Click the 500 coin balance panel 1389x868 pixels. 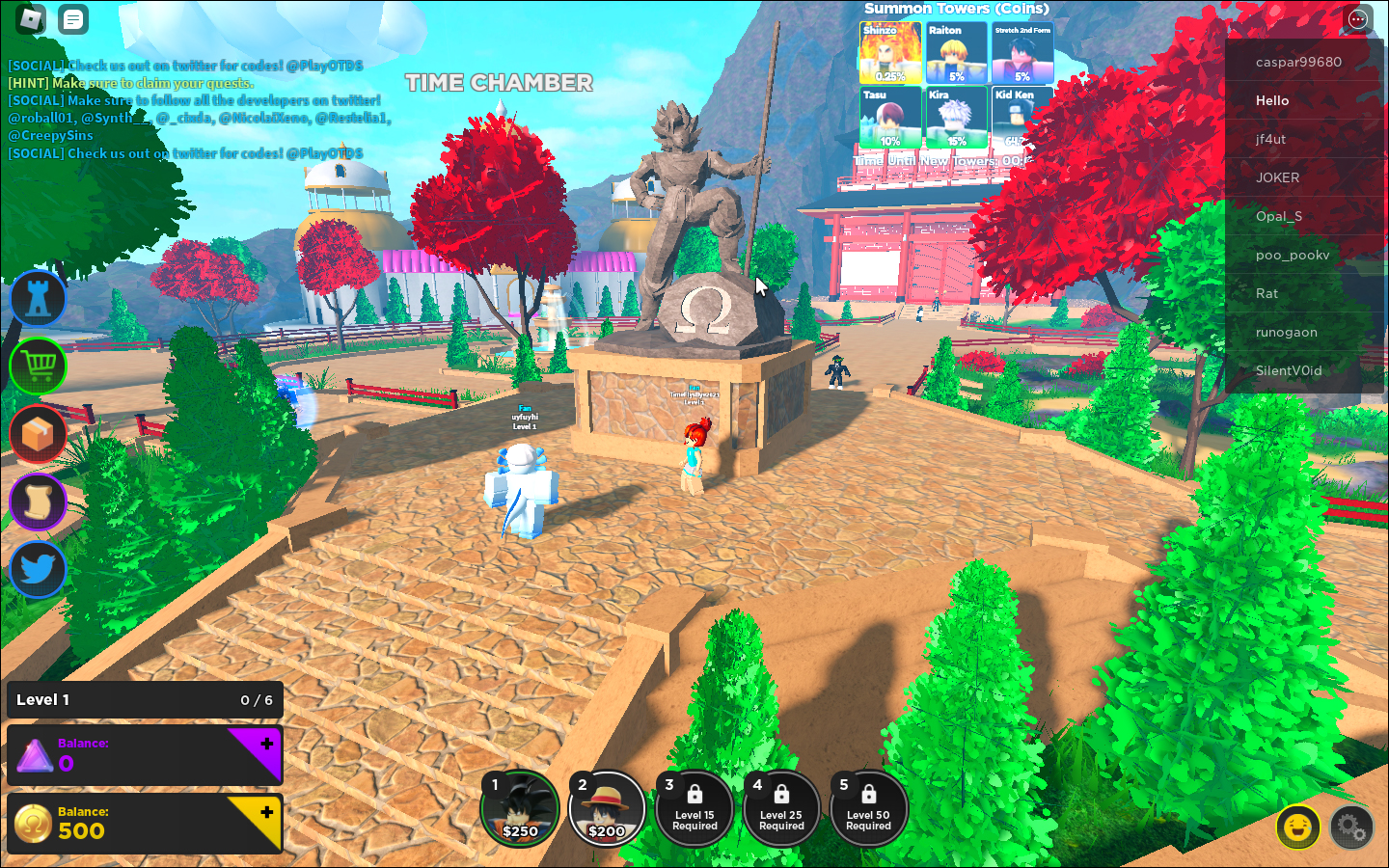145,823
